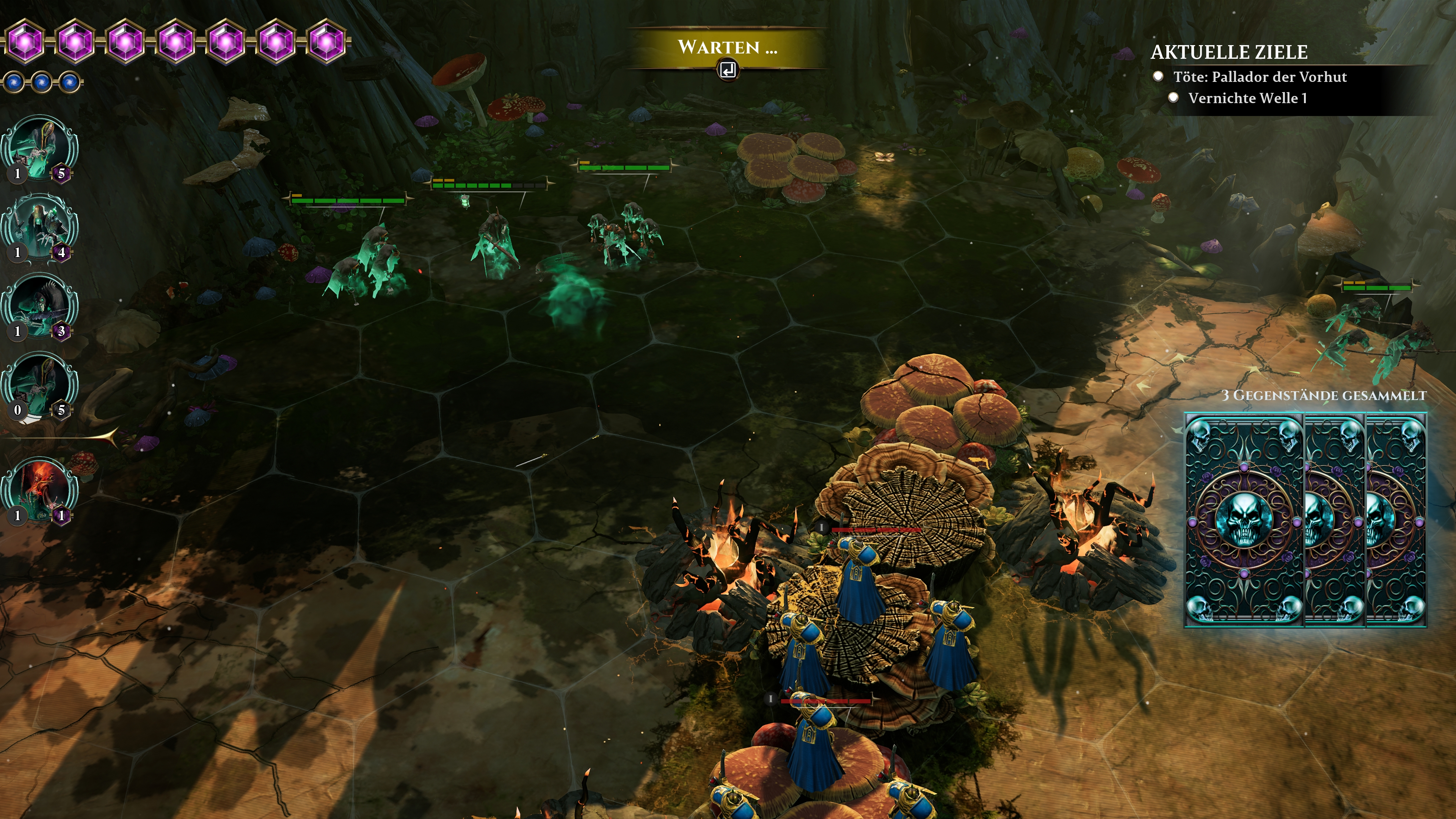
Task: Click the objective Töte: Pallador der Vorhut
Action: (1259, 77)
